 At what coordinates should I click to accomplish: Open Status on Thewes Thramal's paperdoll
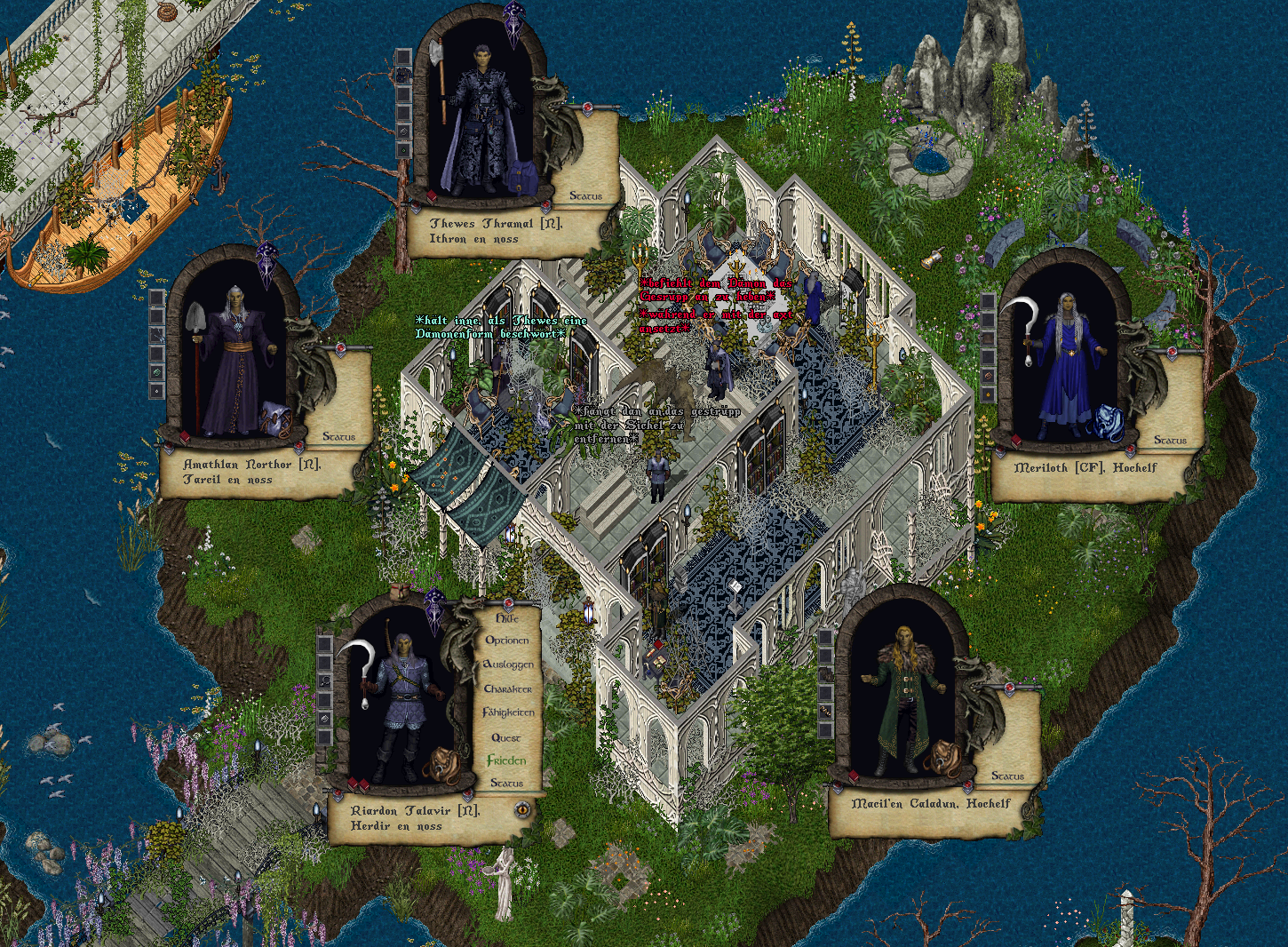click(x=585, y=195)
